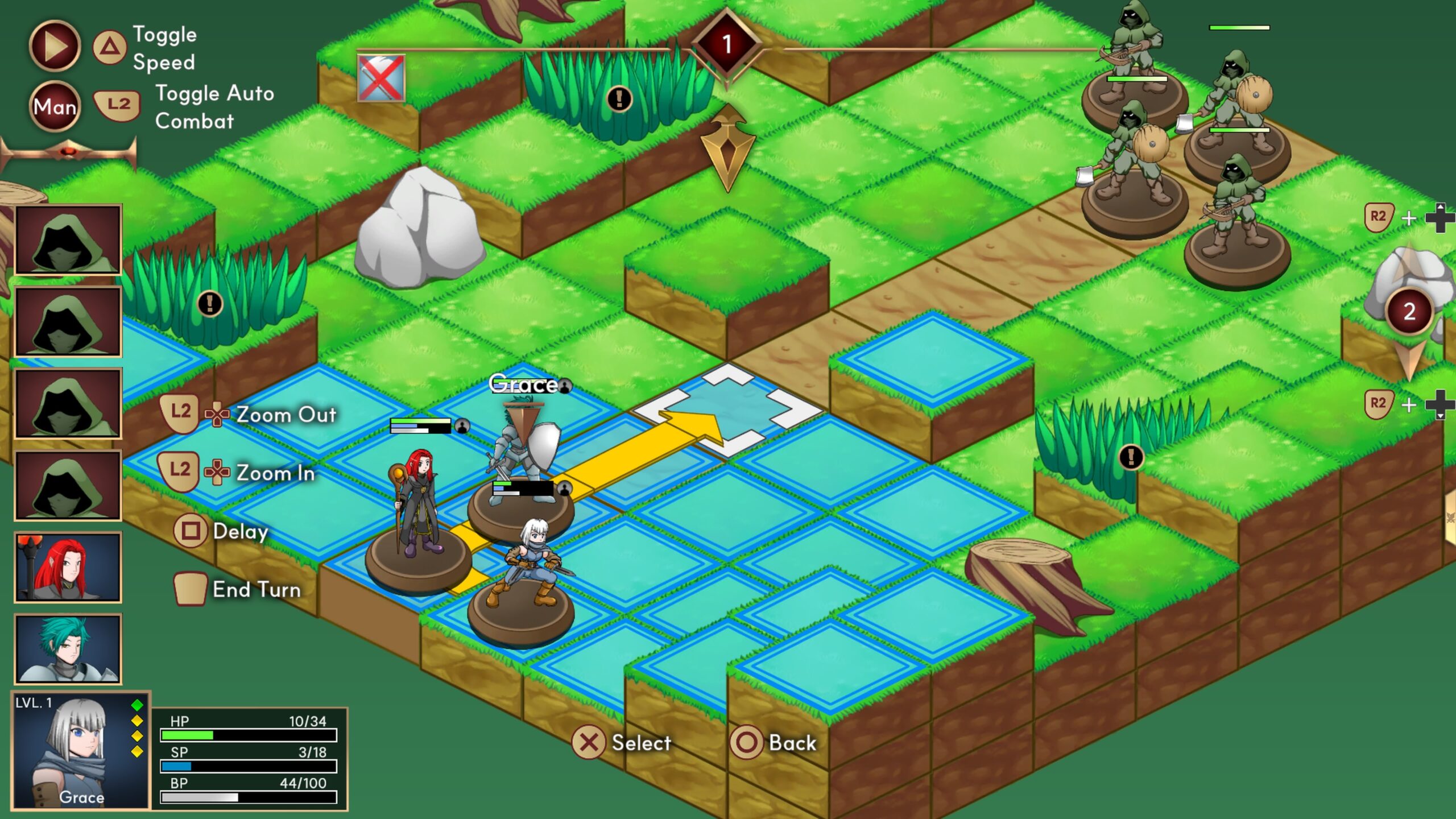Image resolution: width=1456 pixels, height=819 pixels.
Task: Toggle auto combat with the Man button
Action: [x=55, y=106]
